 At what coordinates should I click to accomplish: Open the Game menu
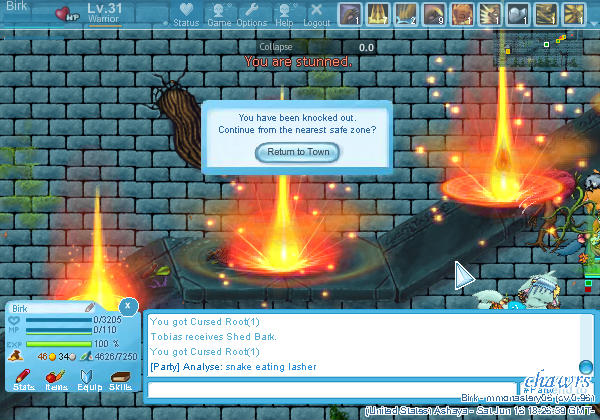219,14
